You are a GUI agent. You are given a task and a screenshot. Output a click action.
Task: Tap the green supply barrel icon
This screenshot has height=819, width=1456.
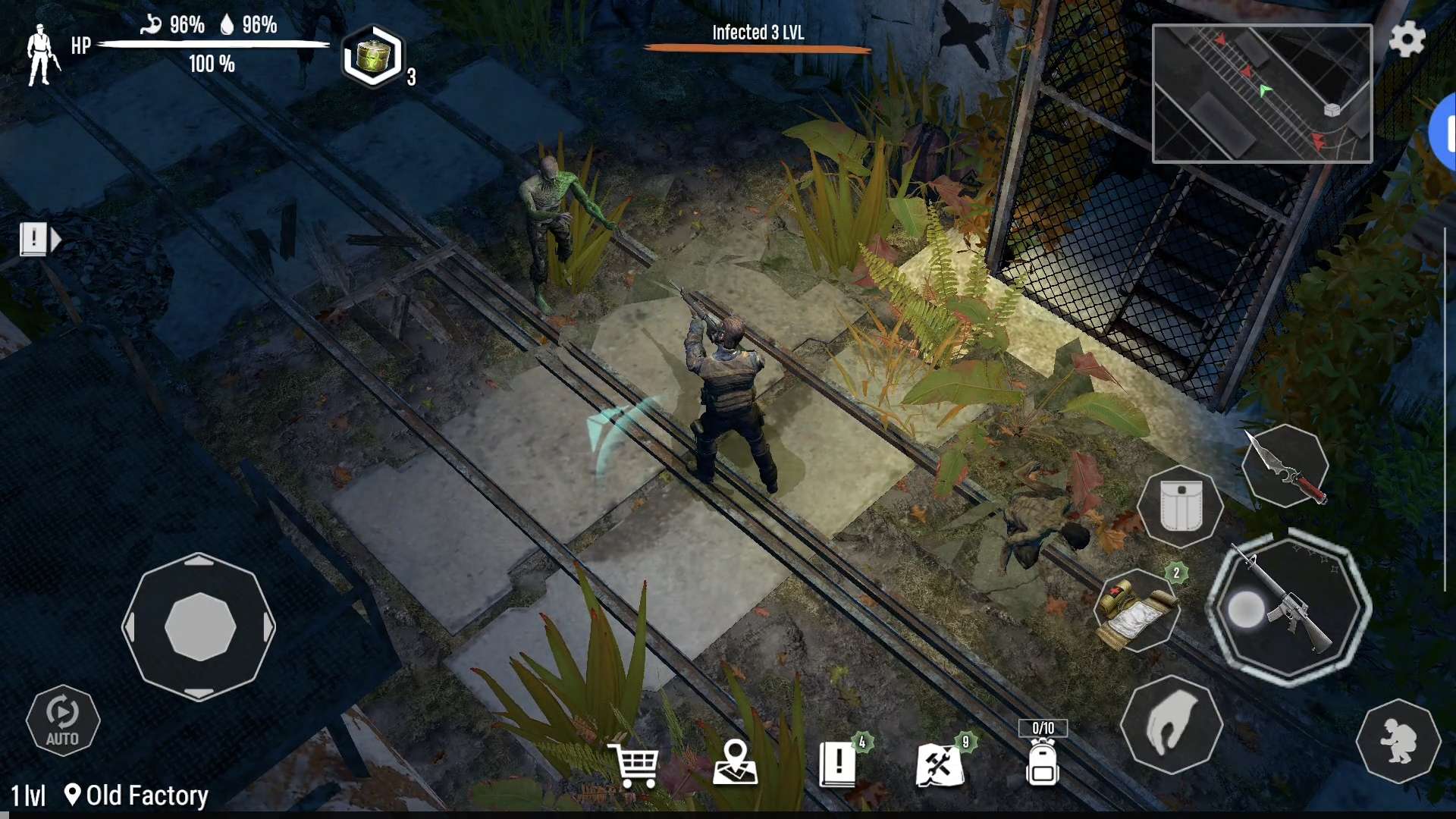(x=372, y=56)
